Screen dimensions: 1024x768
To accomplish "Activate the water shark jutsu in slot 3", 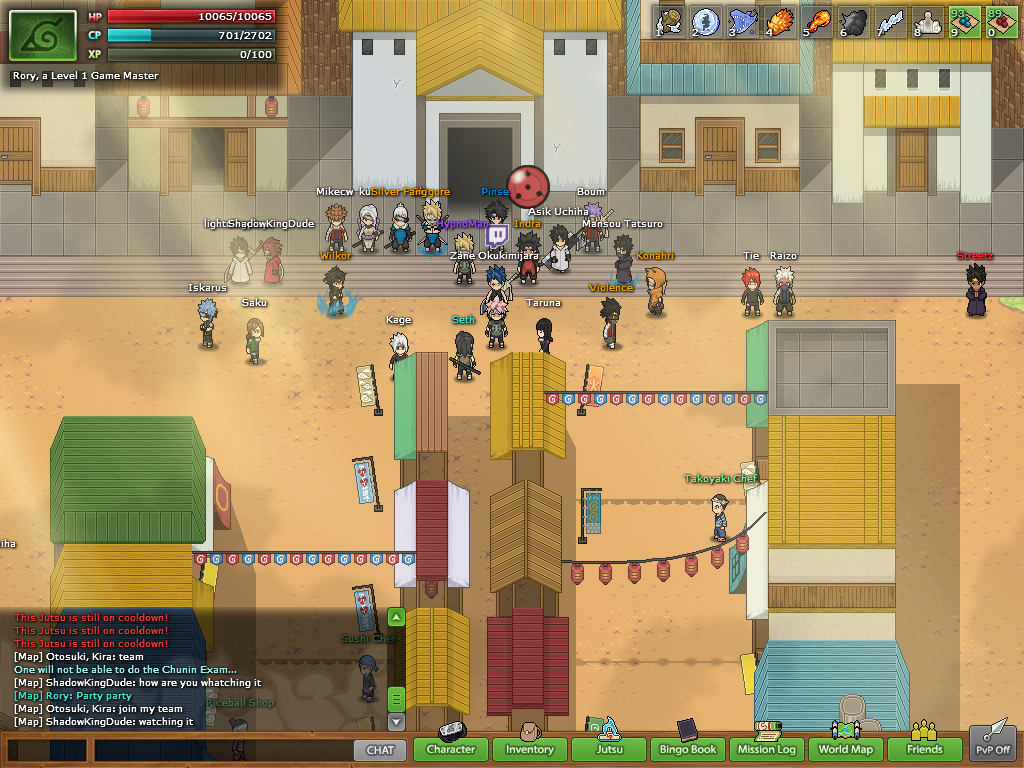I will click(x=743, y=21).
